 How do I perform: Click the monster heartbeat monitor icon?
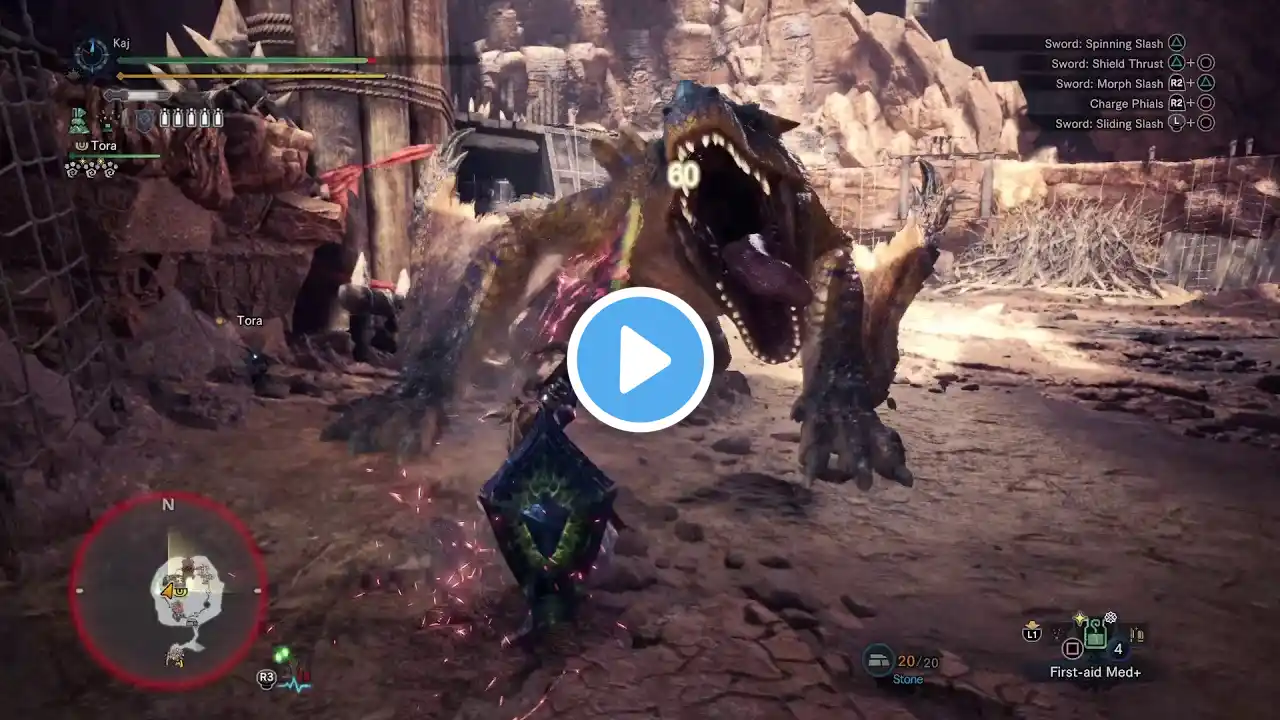296,682
